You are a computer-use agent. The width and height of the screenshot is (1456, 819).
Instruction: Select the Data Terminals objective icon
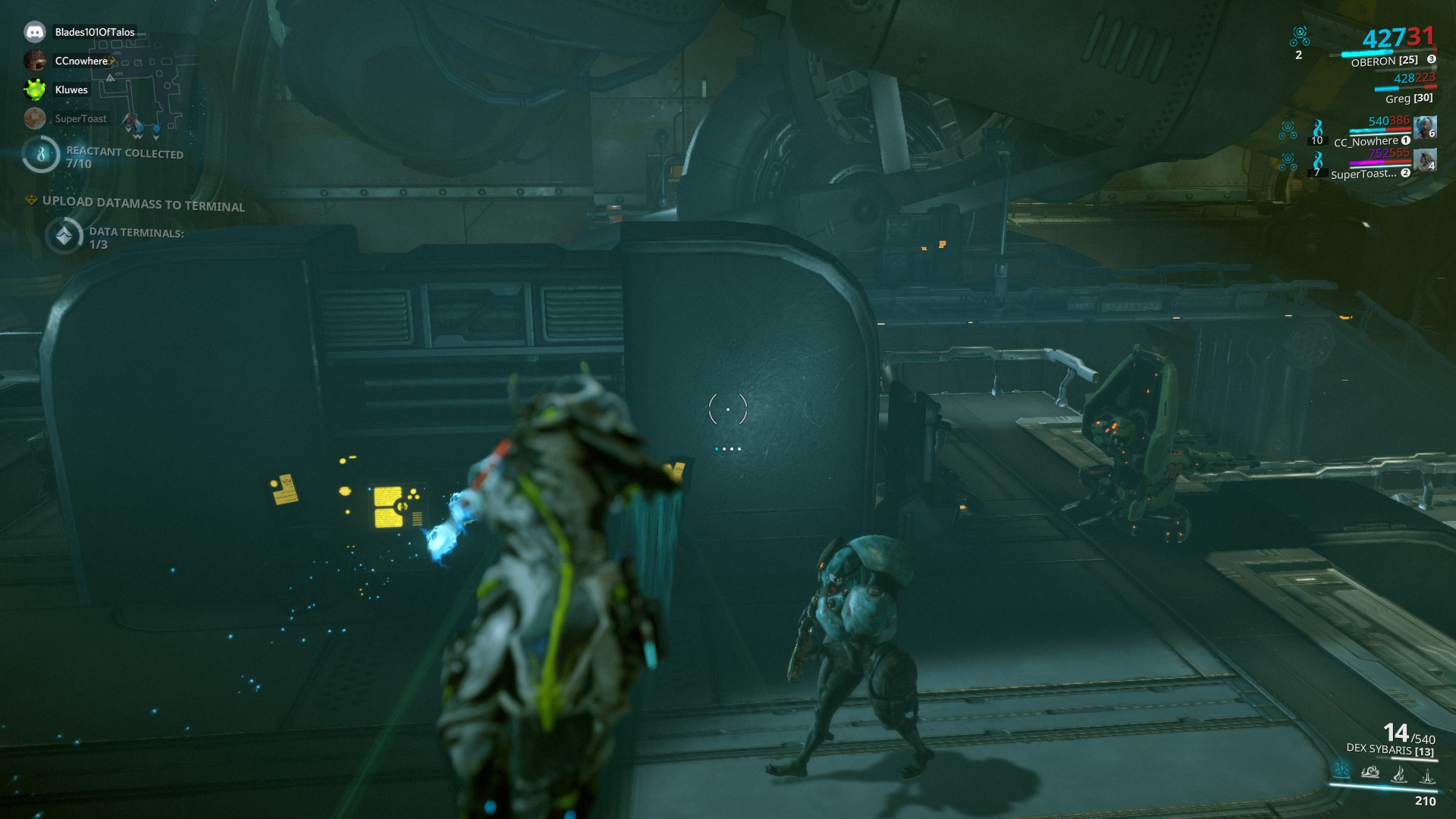click(64, 236)
